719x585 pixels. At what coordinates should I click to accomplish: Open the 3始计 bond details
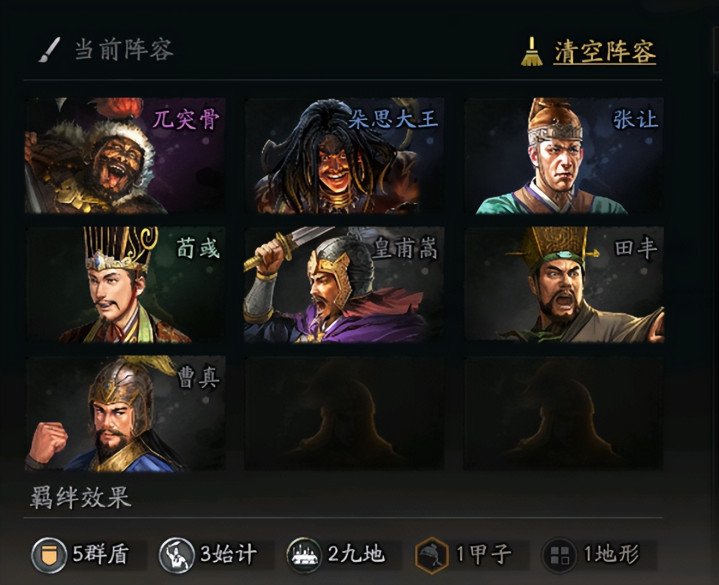click(x=216, y=555)
